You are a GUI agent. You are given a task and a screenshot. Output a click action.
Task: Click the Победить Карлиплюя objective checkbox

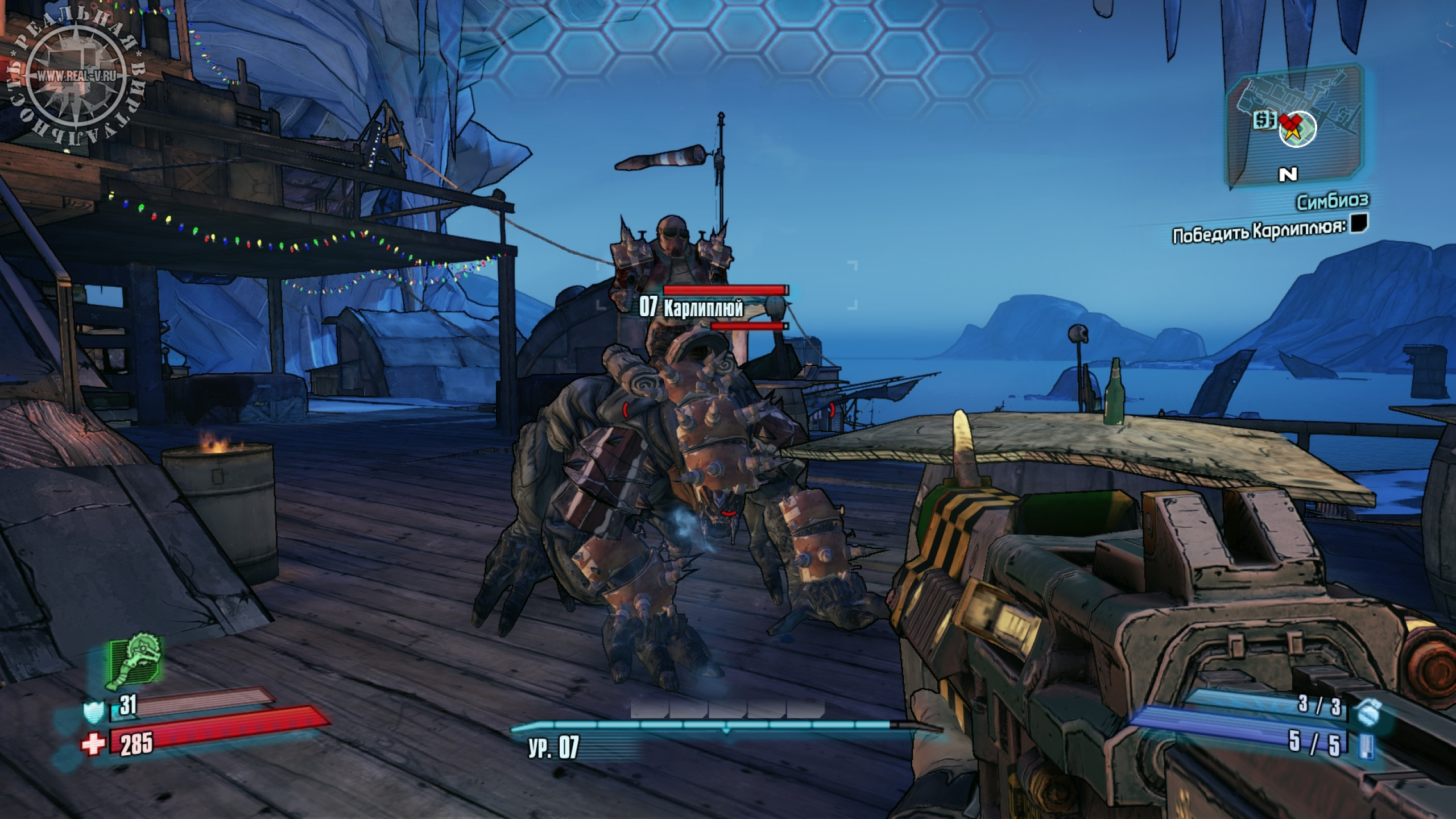(1358, 224)
